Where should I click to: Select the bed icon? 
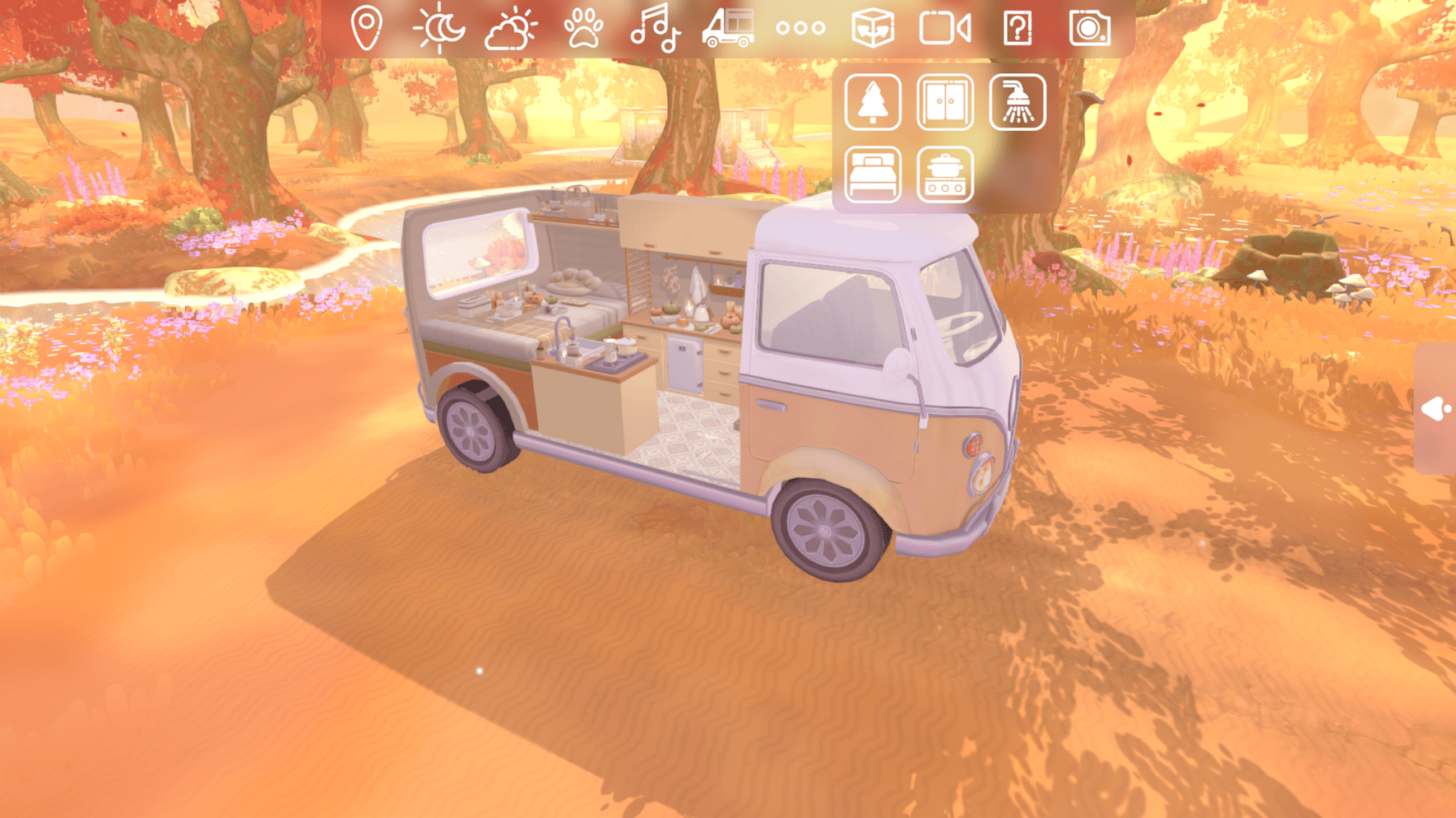click(872, 174)
